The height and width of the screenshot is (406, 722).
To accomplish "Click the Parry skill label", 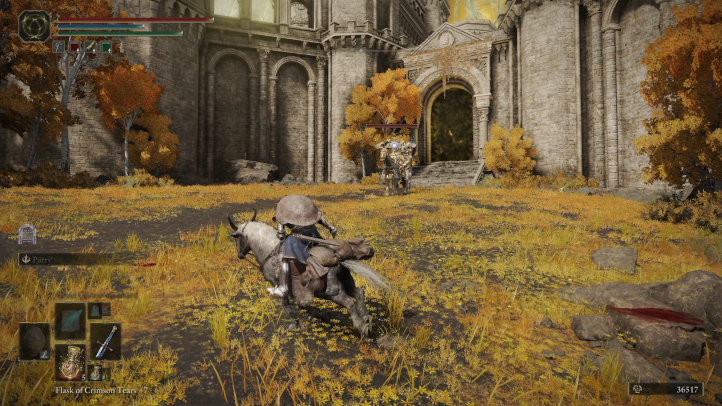I will [x=39, y=258].
